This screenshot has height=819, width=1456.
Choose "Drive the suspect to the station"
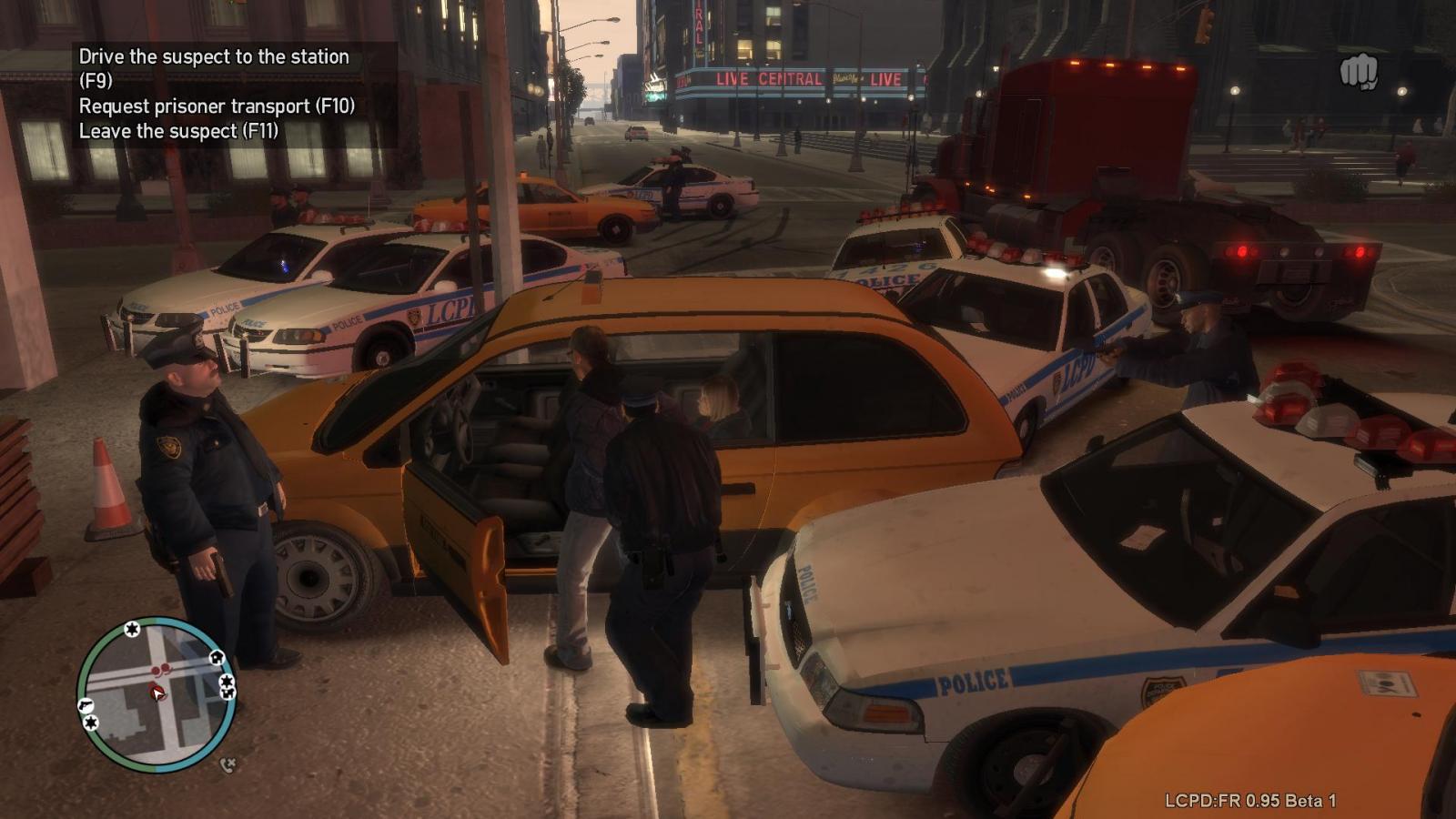point(214,58)
